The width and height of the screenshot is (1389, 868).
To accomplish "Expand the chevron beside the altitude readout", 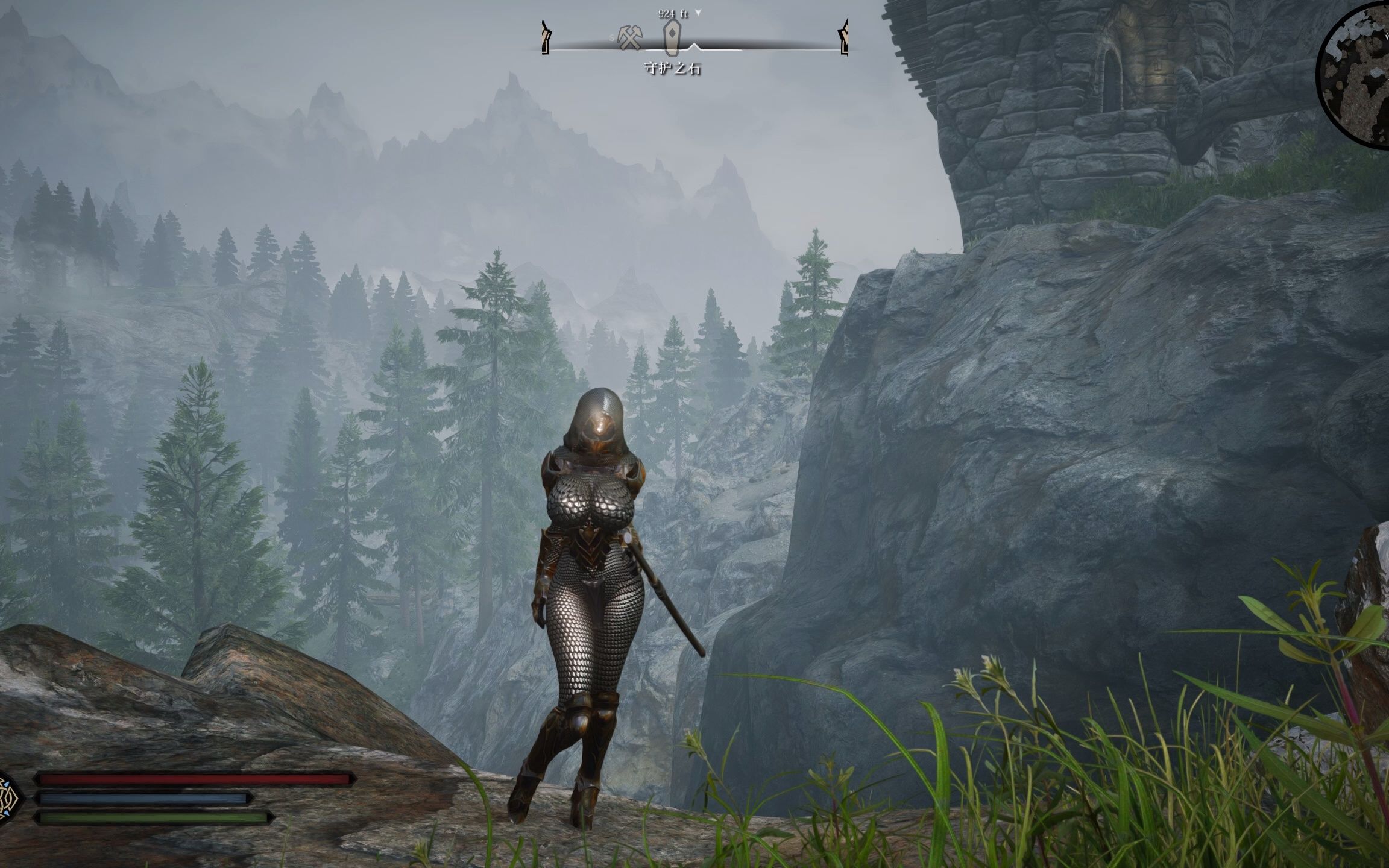I will point(698,12).
